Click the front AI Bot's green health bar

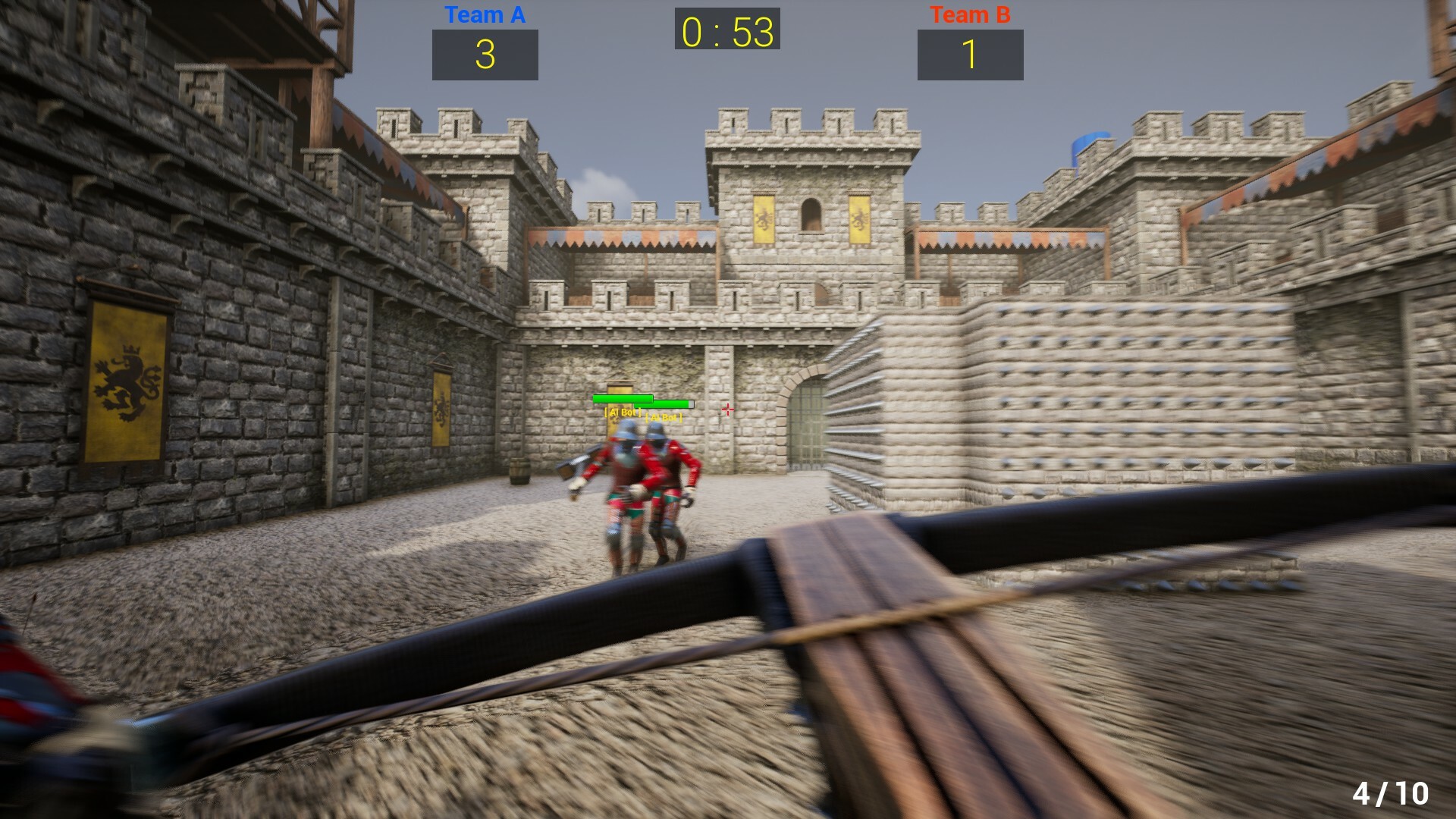pyautogui.click(x=623, y=399)
